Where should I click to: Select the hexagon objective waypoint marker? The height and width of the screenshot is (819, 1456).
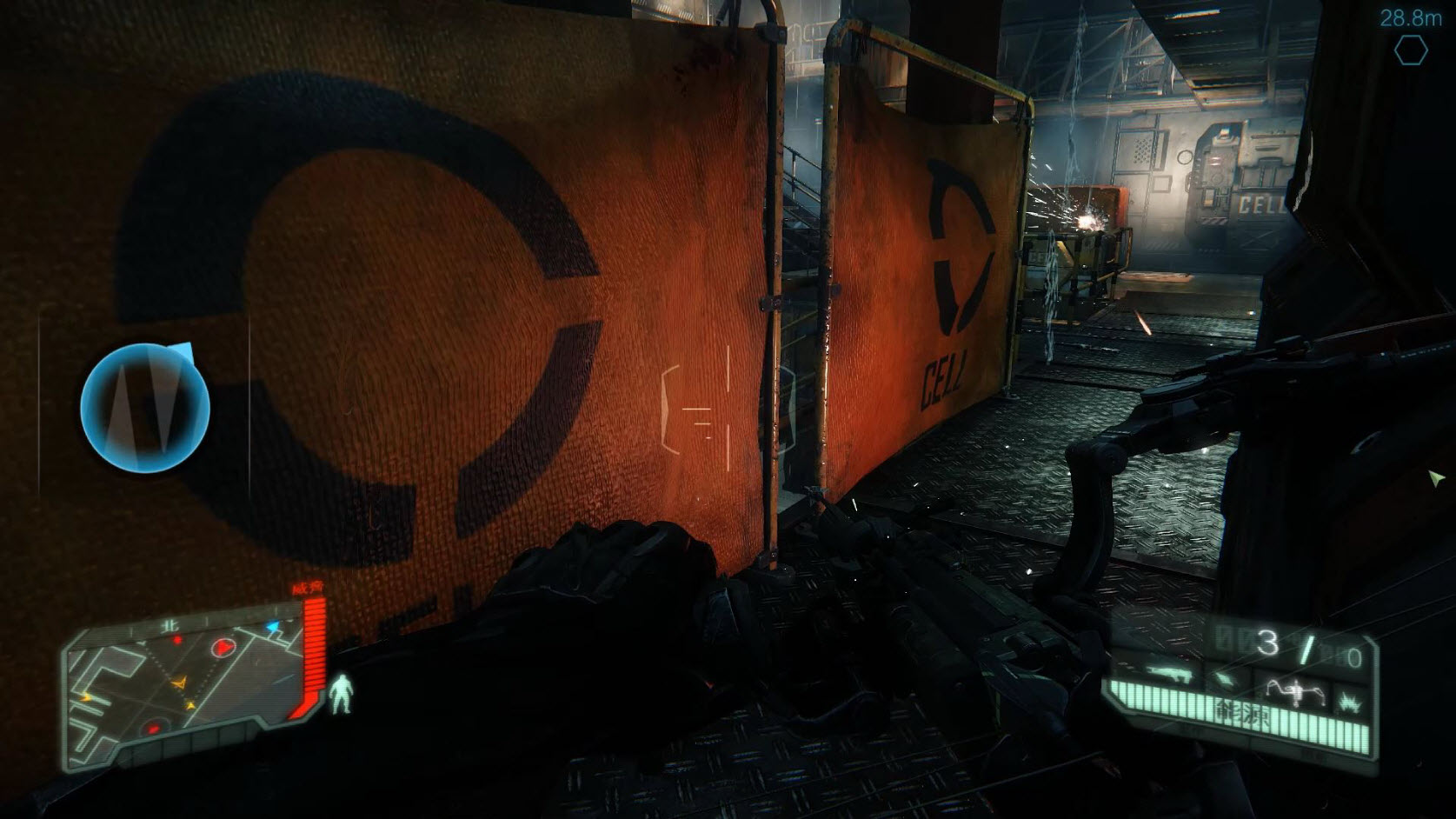point(1410,50)
